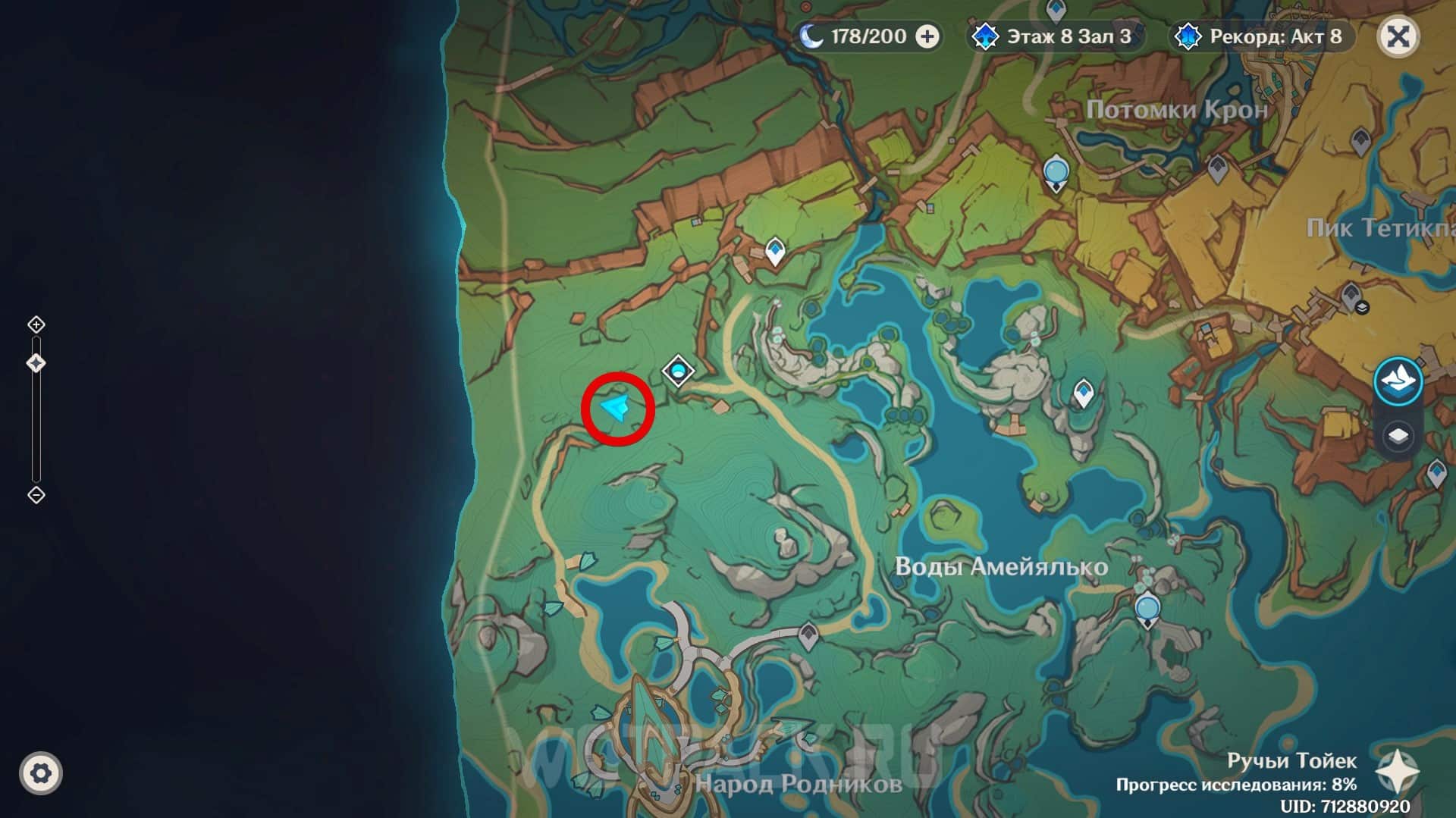Open the region selection star icon
The width and height of the screenshot is (1456, 818).
[1397, 772]
